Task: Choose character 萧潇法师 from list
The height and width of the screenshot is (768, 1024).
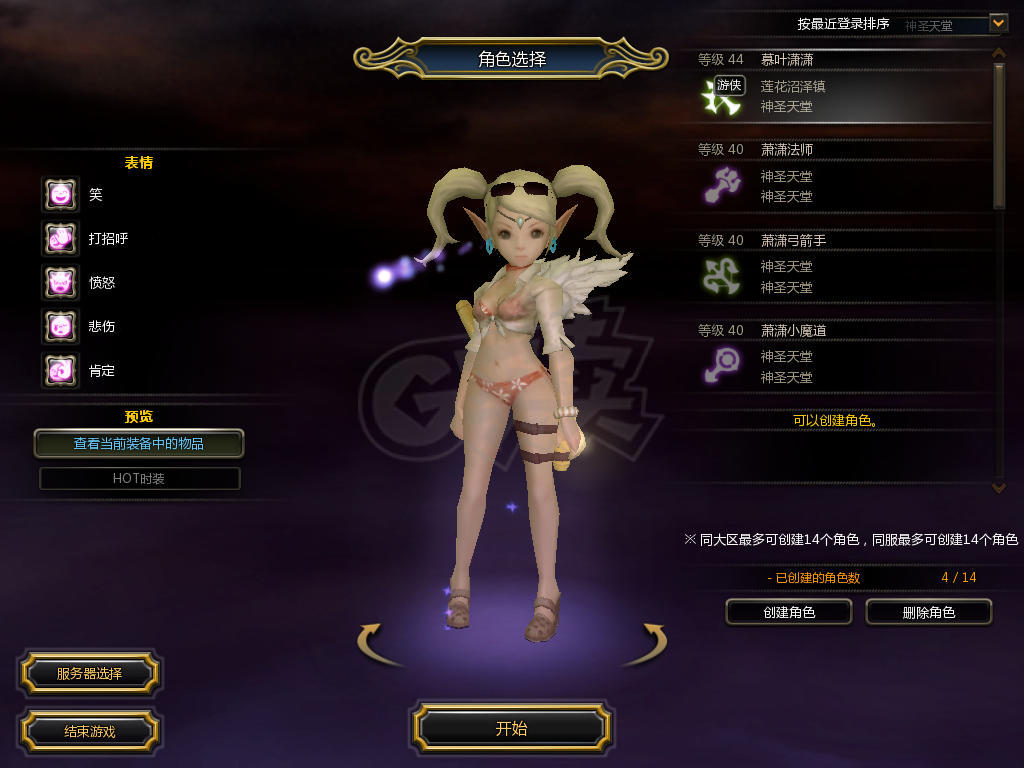Action: 840,176
